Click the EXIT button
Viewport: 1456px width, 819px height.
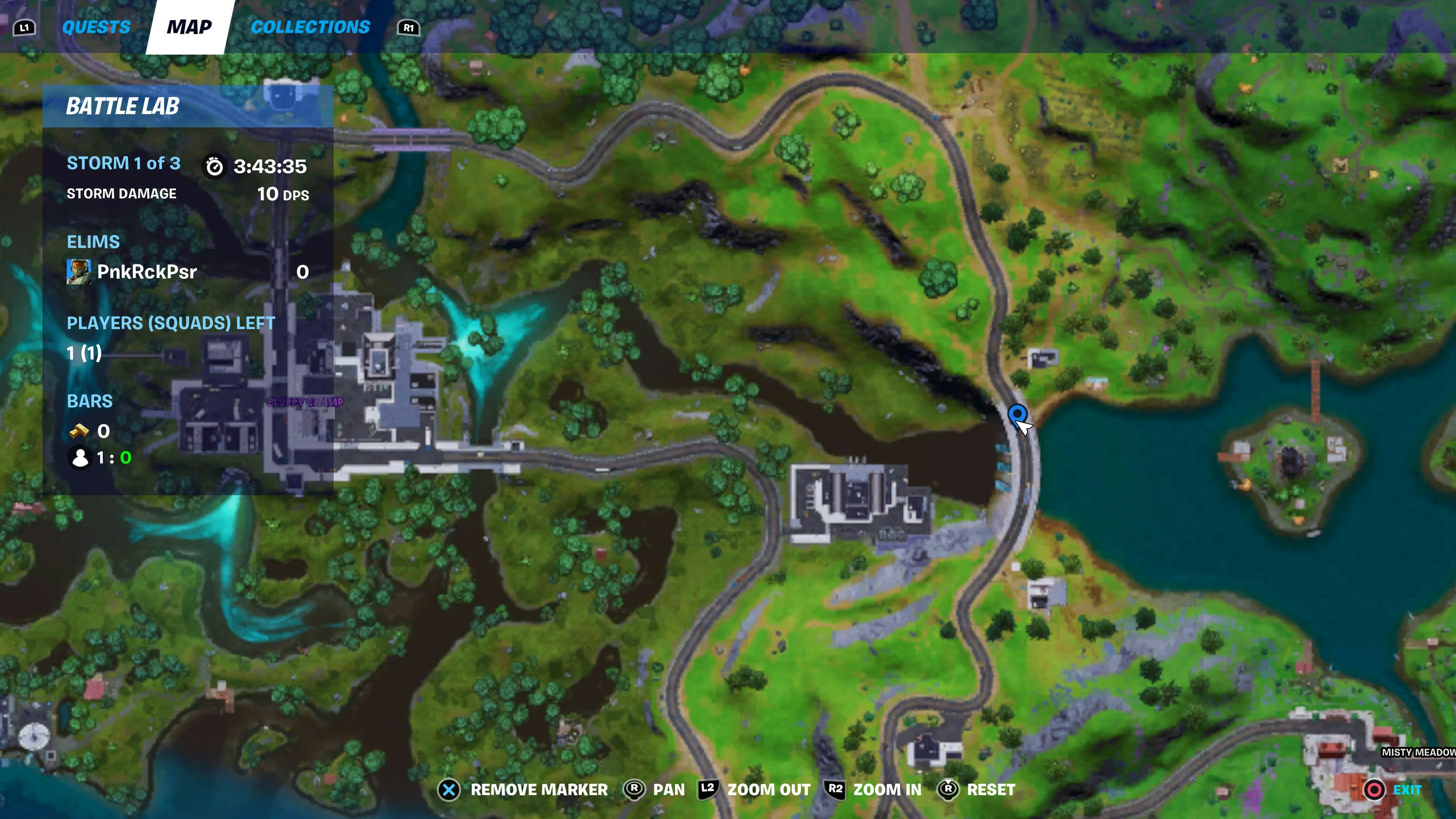(1407, 789)
